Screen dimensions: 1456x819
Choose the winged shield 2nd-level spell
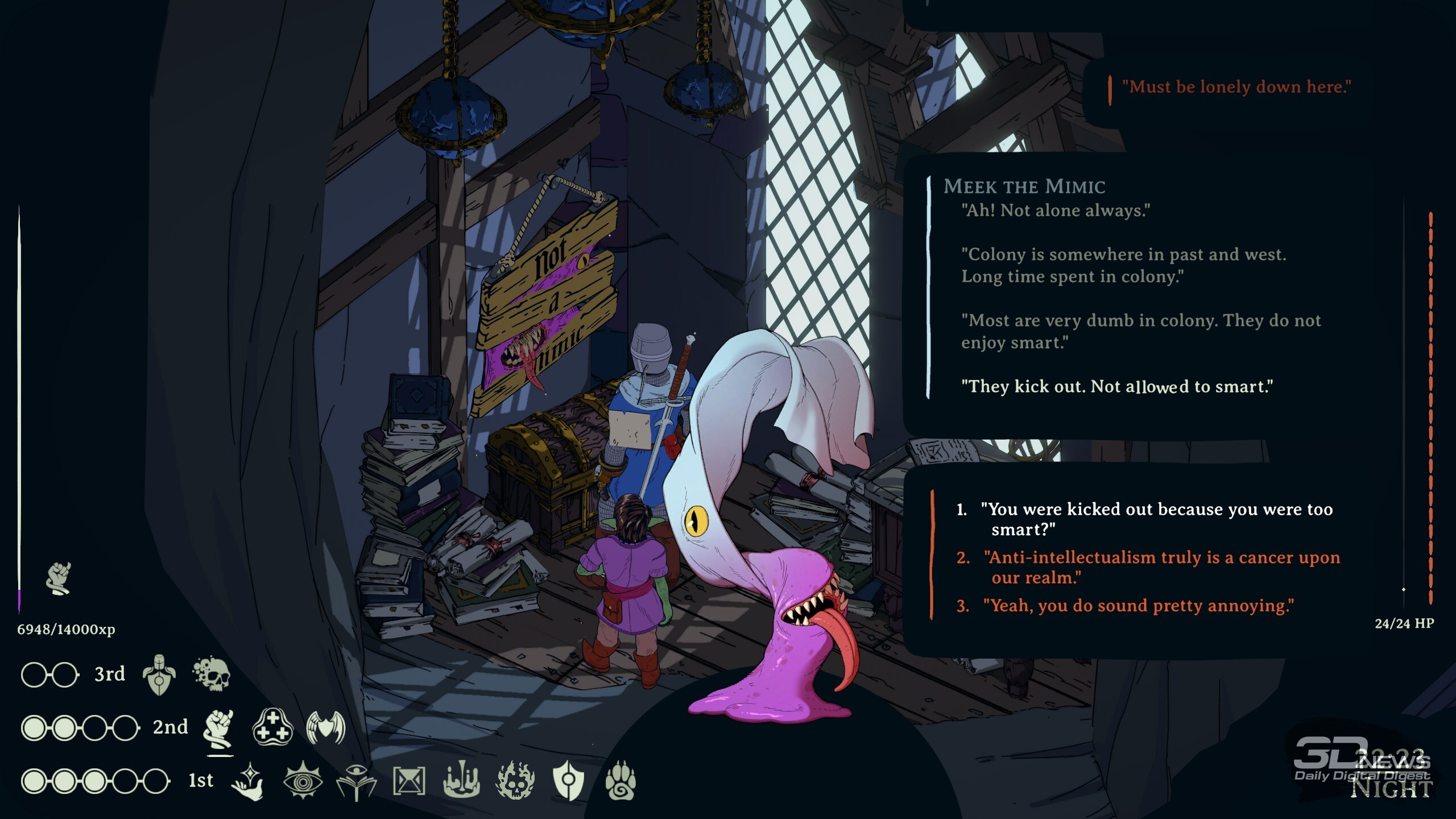pyautogui.click(x=326, y=727)
